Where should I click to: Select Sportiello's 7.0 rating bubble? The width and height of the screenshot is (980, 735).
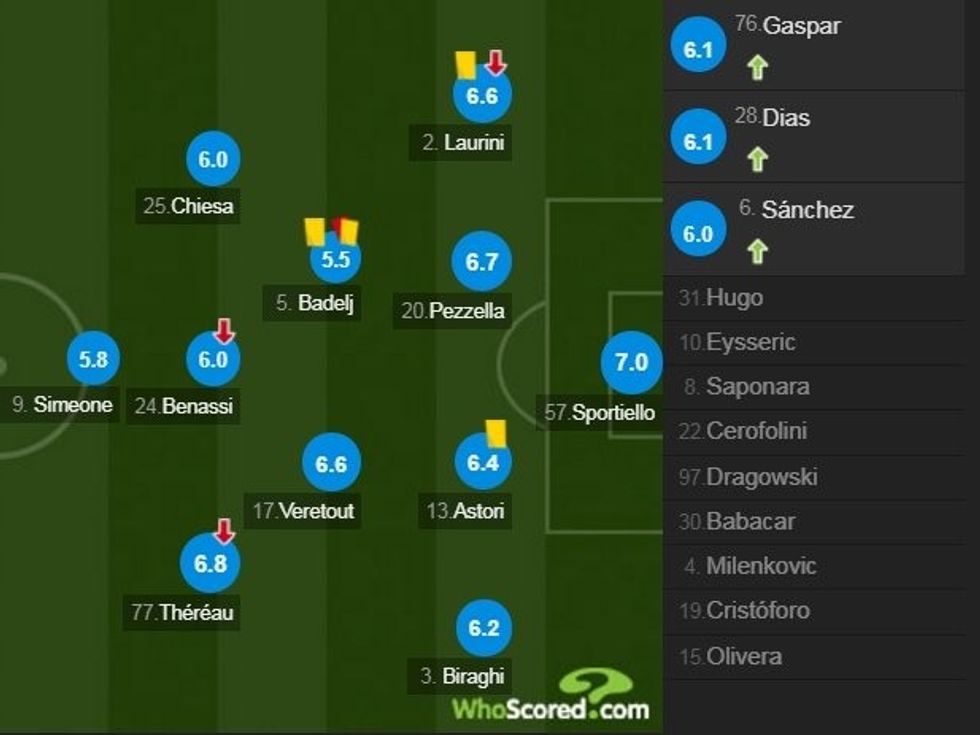point(631,362)
